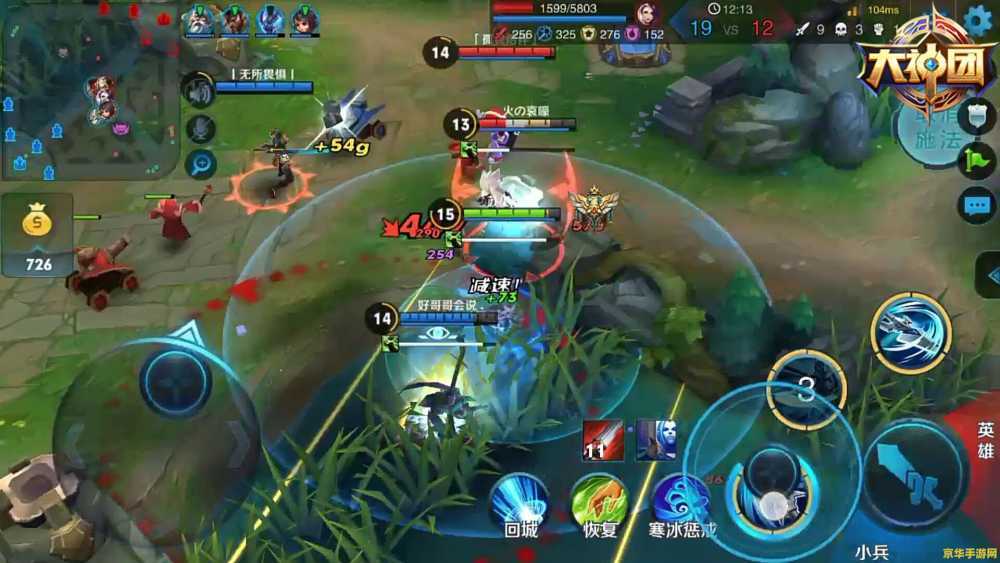This screenshot has height=563, width=1000.
Task: Open the gold shop showing 726
Action: [37, 237]
